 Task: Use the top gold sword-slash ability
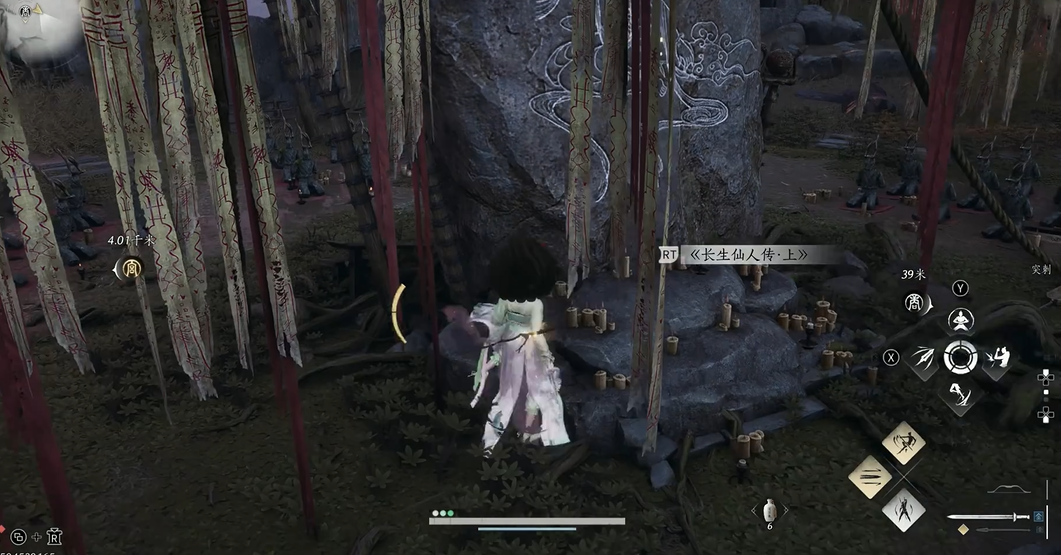coord(903,442)
